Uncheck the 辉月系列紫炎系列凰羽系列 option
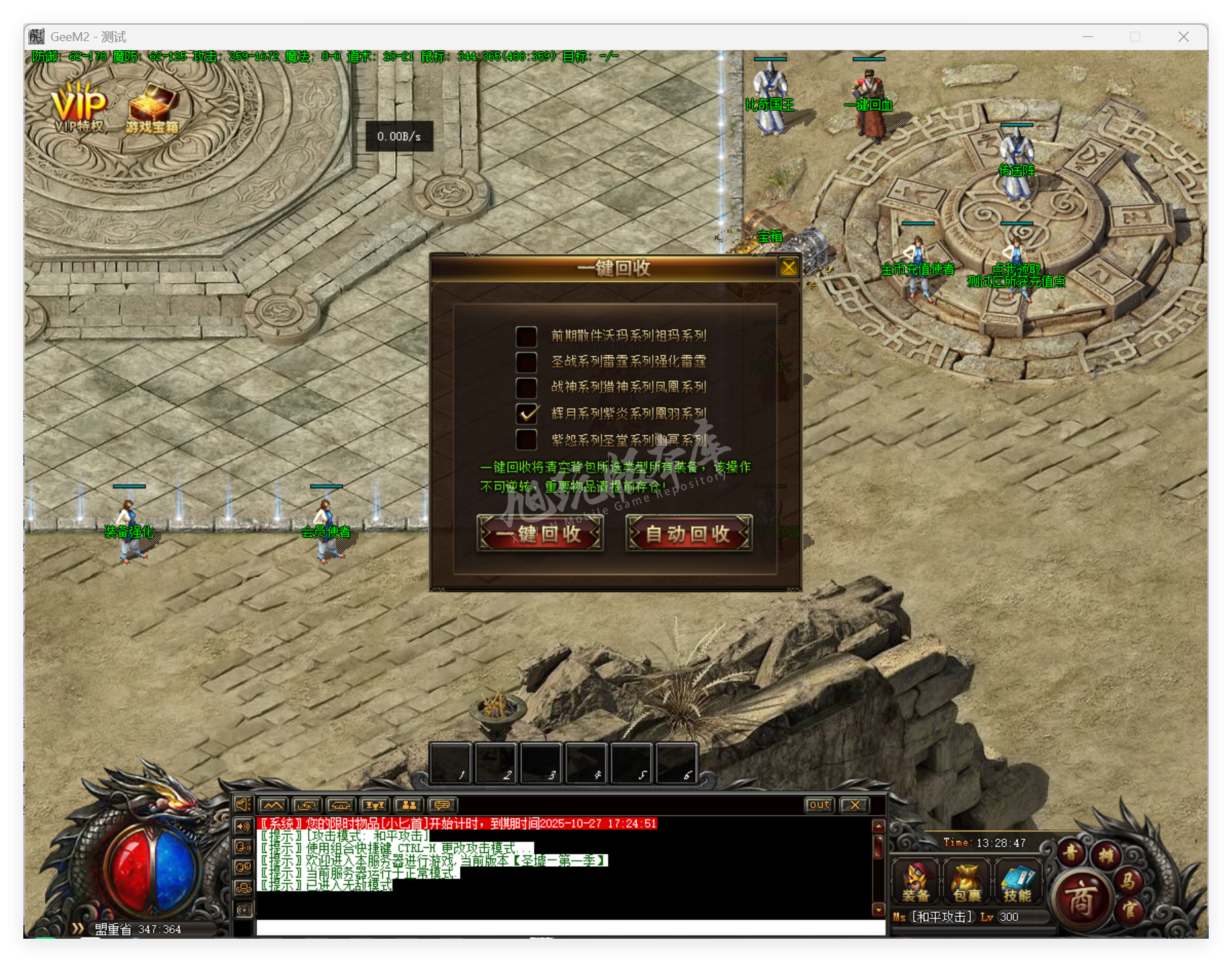This screenshot has width=1232, height=962. (526, 414)
